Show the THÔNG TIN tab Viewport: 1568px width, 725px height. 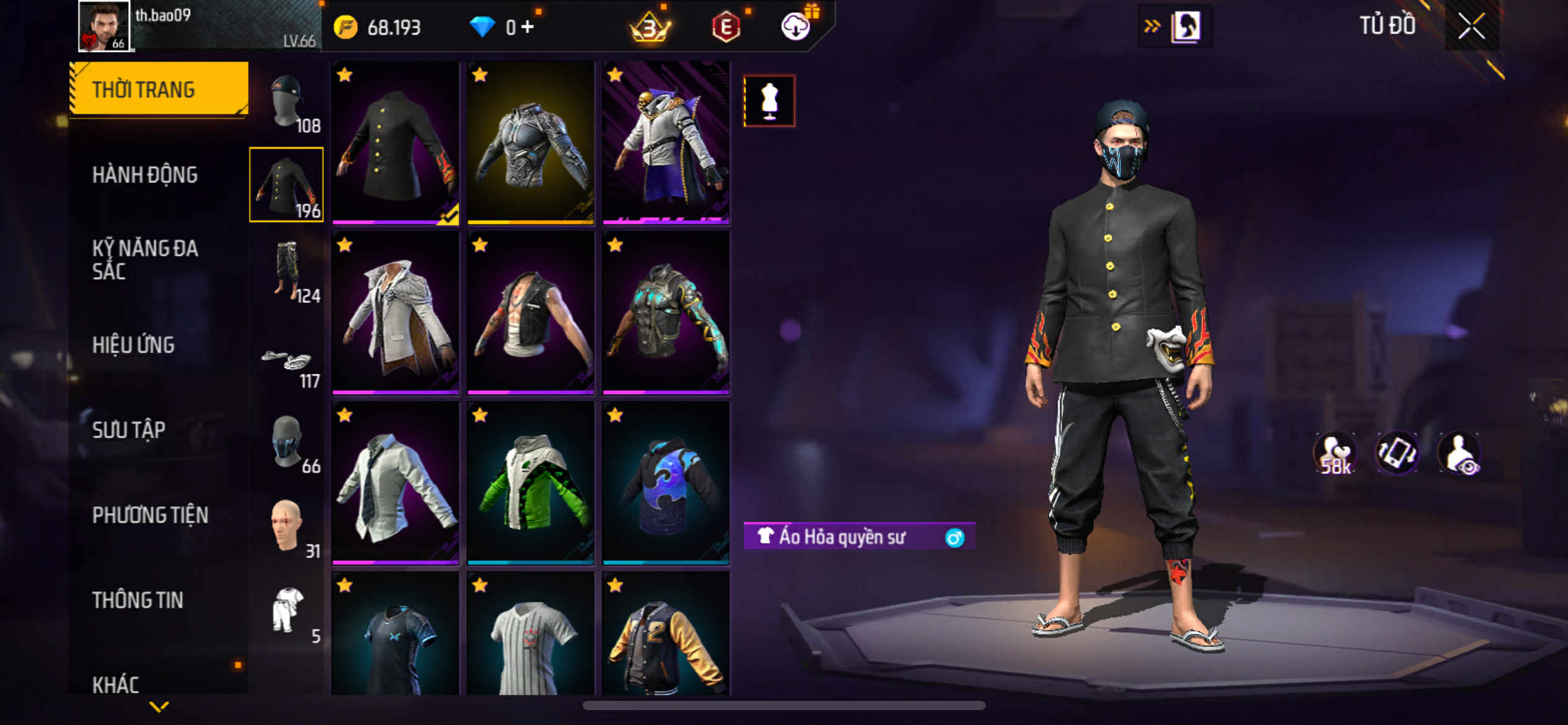137,599
